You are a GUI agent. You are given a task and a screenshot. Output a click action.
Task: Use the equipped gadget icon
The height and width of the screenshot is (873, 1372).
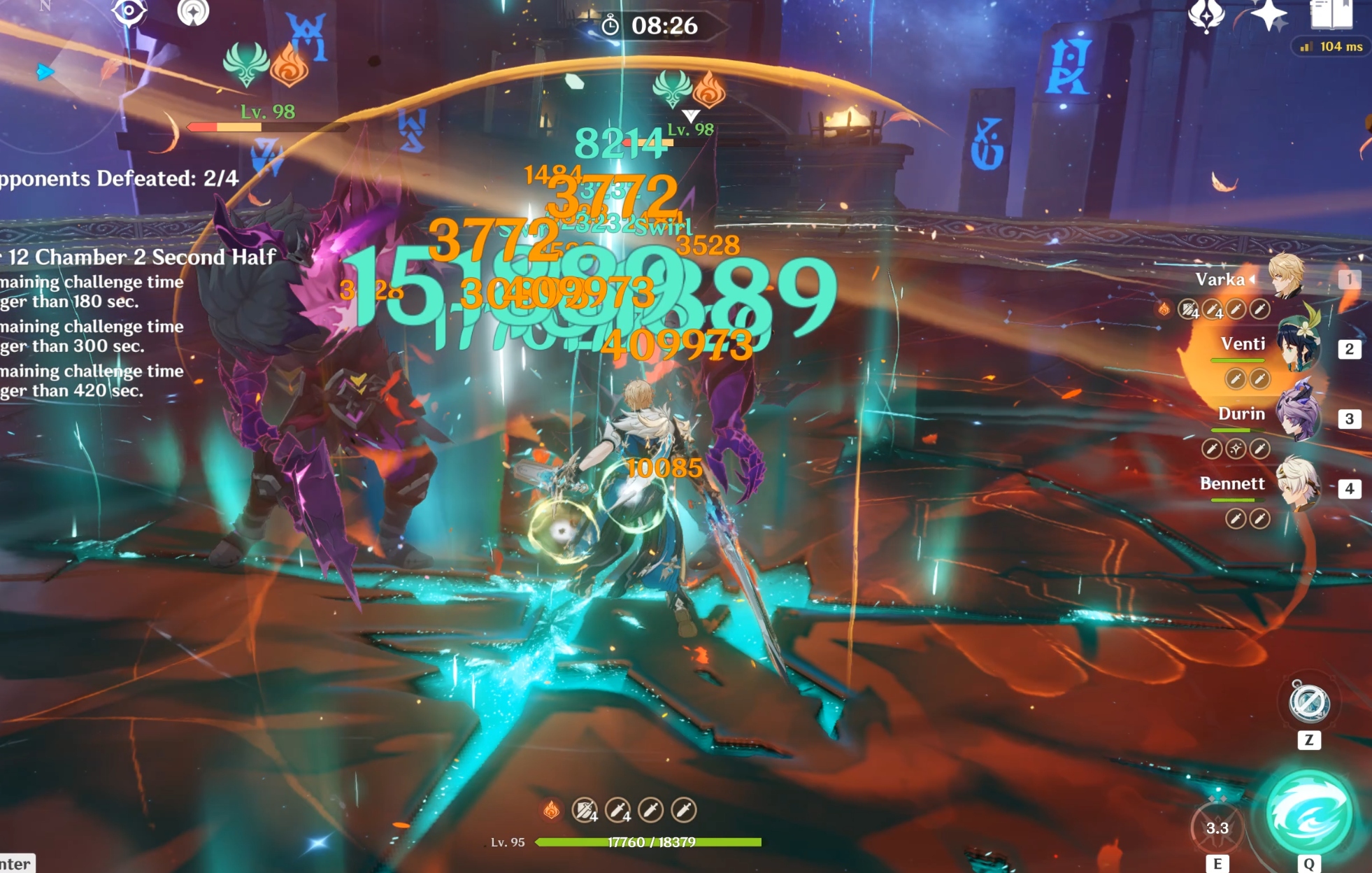[x=1308, y=703]
